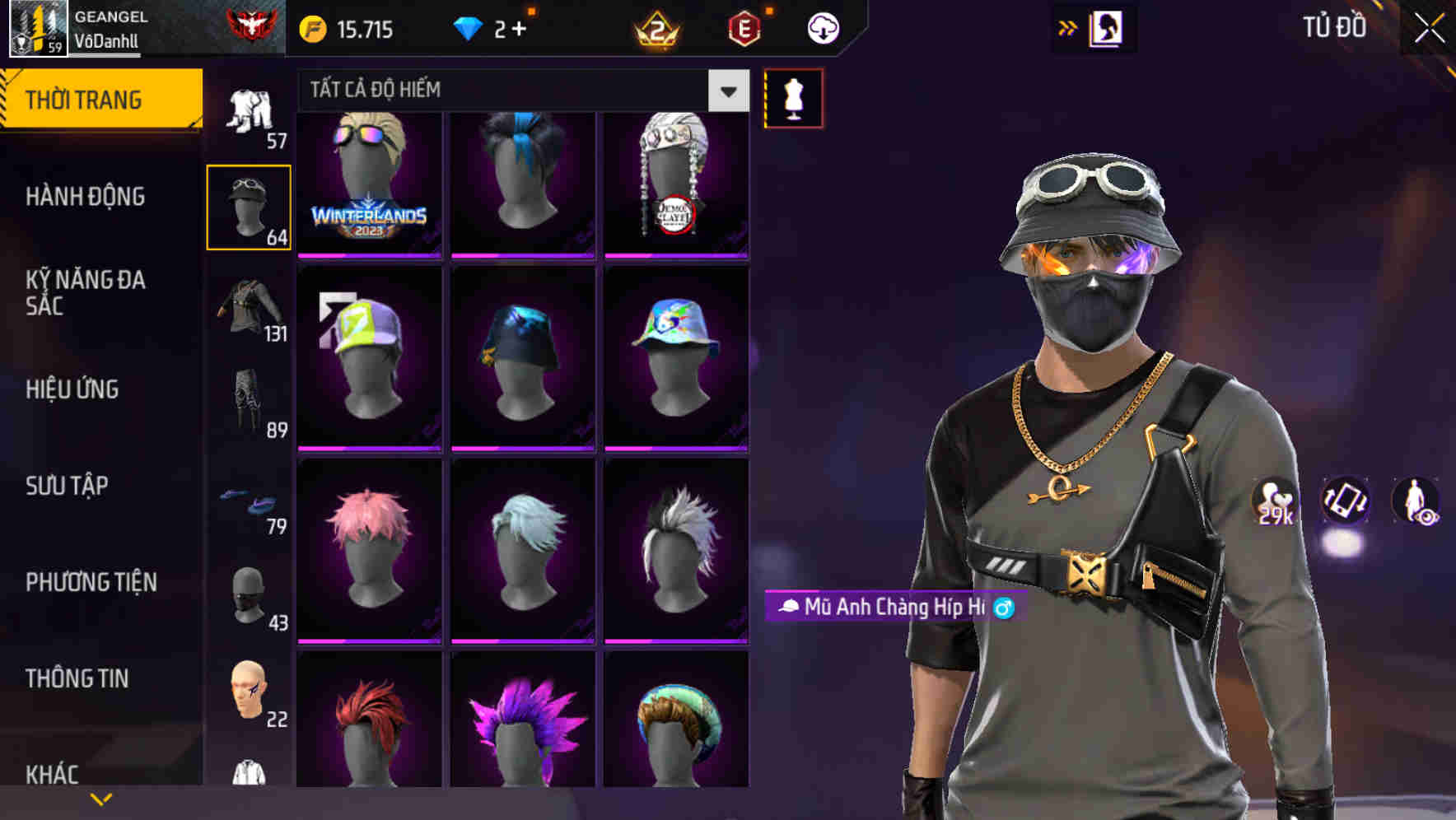Click the double-arrow expander near TỦ ĐỒ
Screen dimensions: 1456x820
coord(1066,26)
